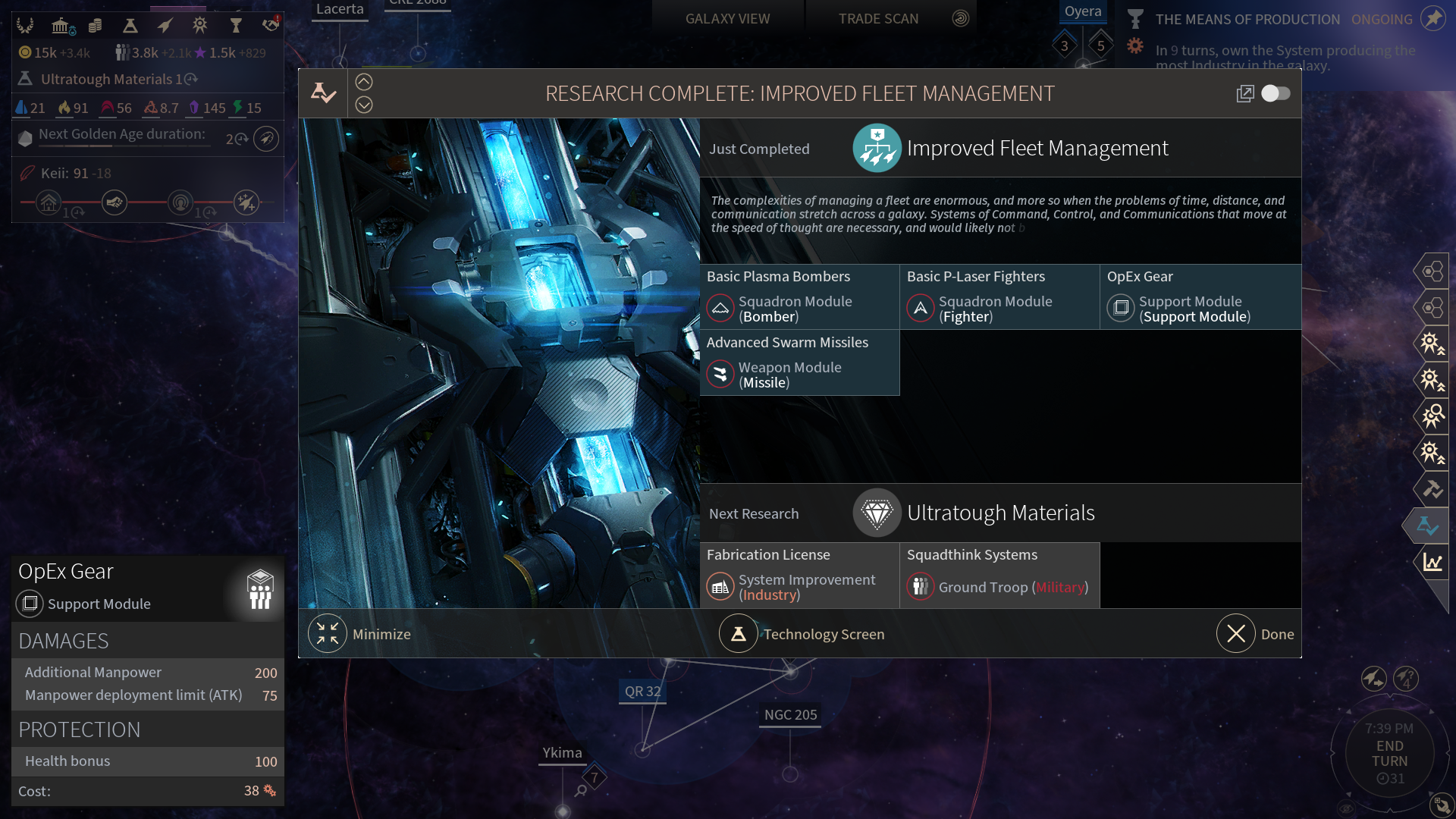The height and width of the screenshot is (819, 1456).
Task: View the Squadthink Systems ground troop
Action: [x=999, y=575]
